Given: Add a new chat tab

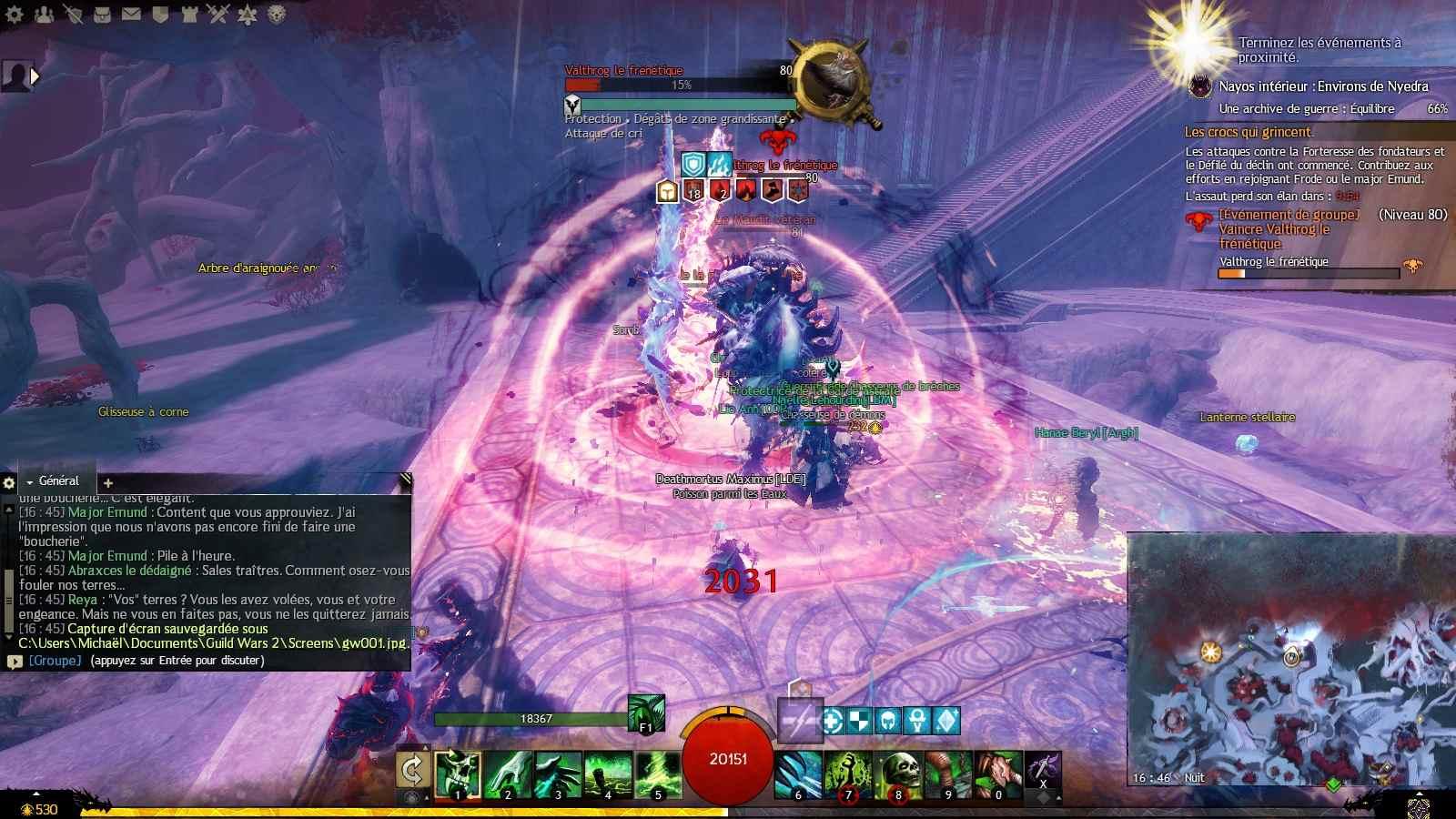Looking at the screenshot, I should (x=108, y=482).
